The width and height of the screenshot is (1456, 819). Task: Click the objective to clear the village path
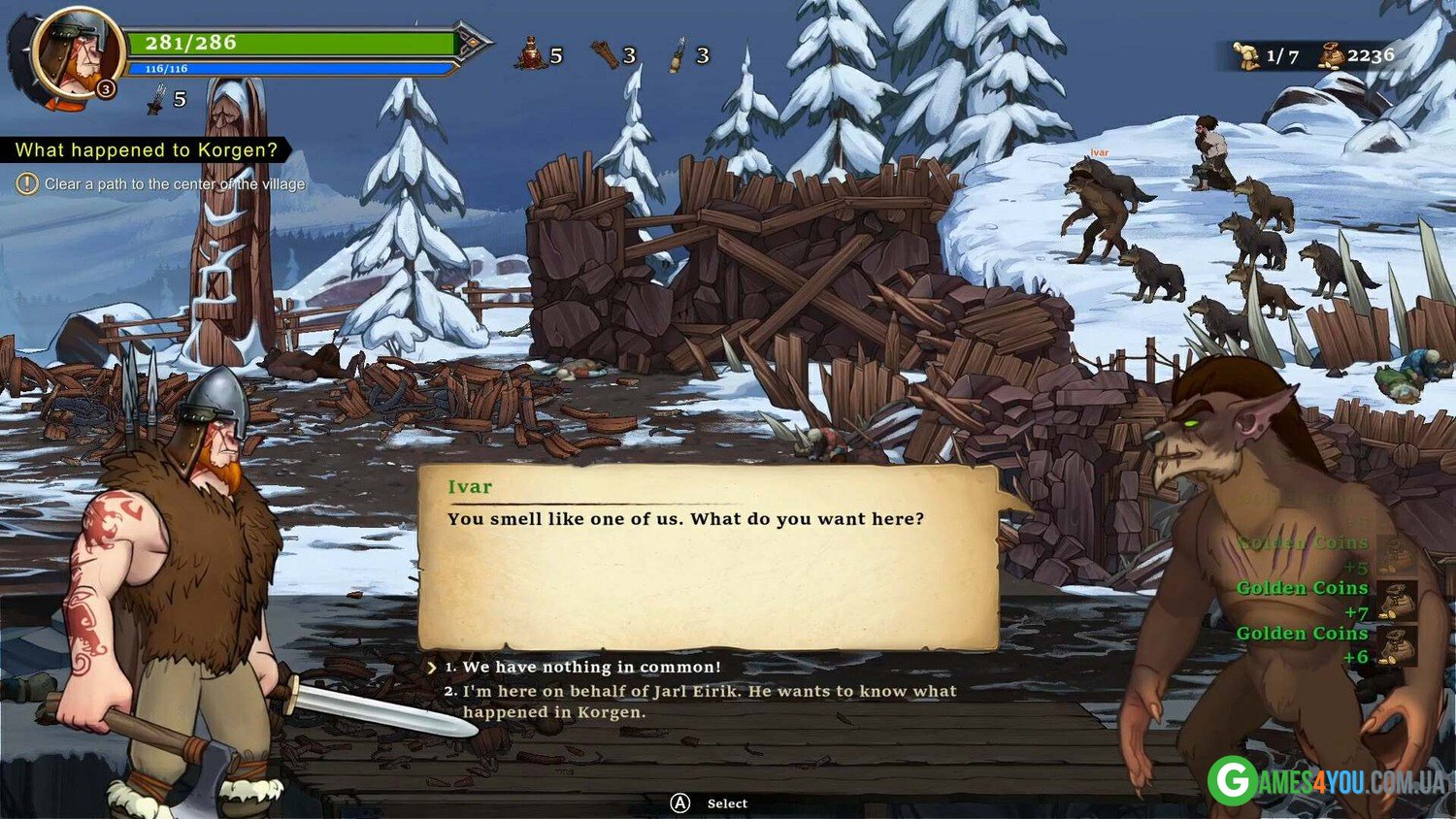point(174,183)
